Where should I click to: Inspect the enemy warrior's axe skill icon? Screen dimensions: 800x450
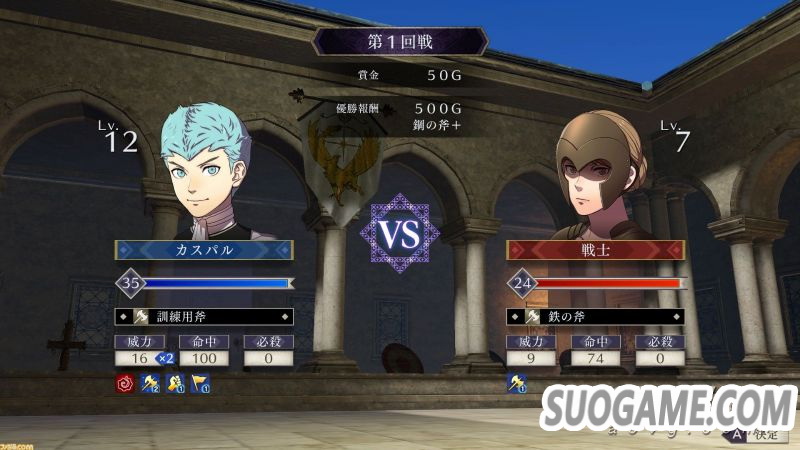pyautogui.click(x=516, y=381)
